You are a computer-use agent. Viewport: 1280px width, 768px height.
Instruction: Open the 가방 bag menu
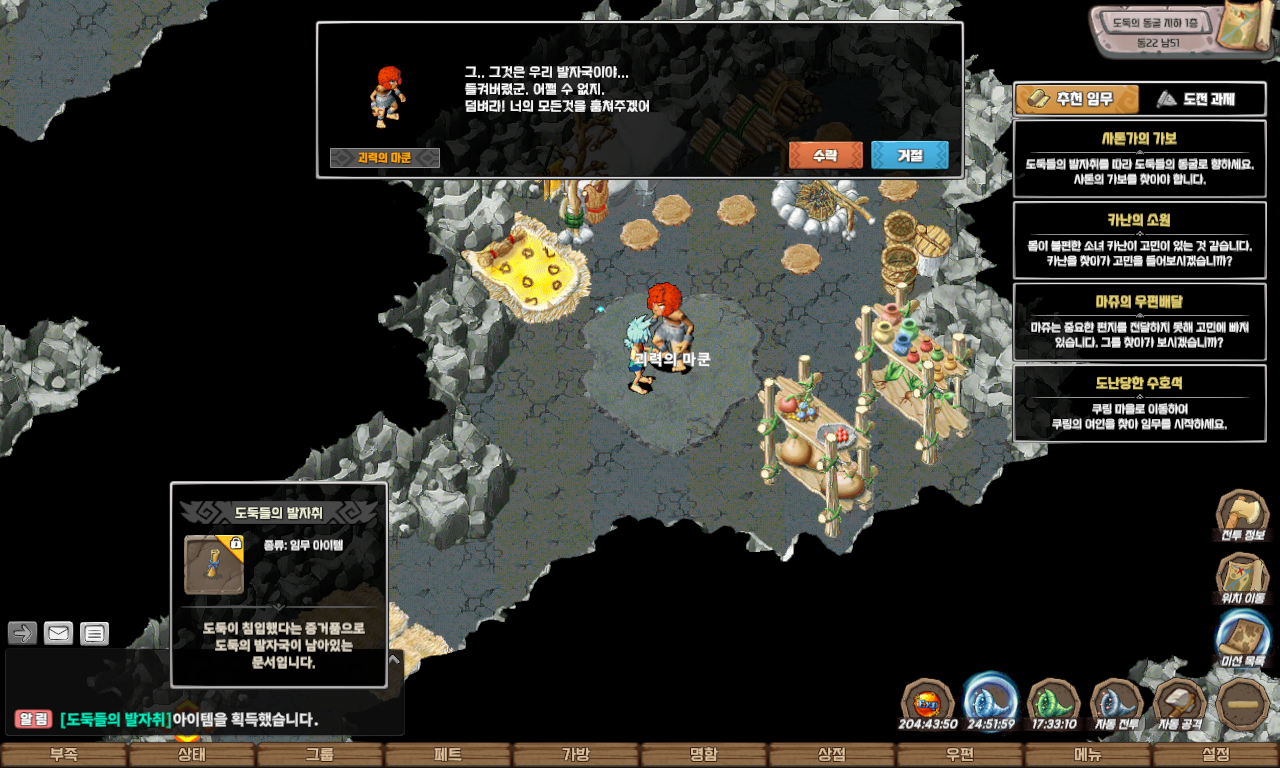point(576,755)
